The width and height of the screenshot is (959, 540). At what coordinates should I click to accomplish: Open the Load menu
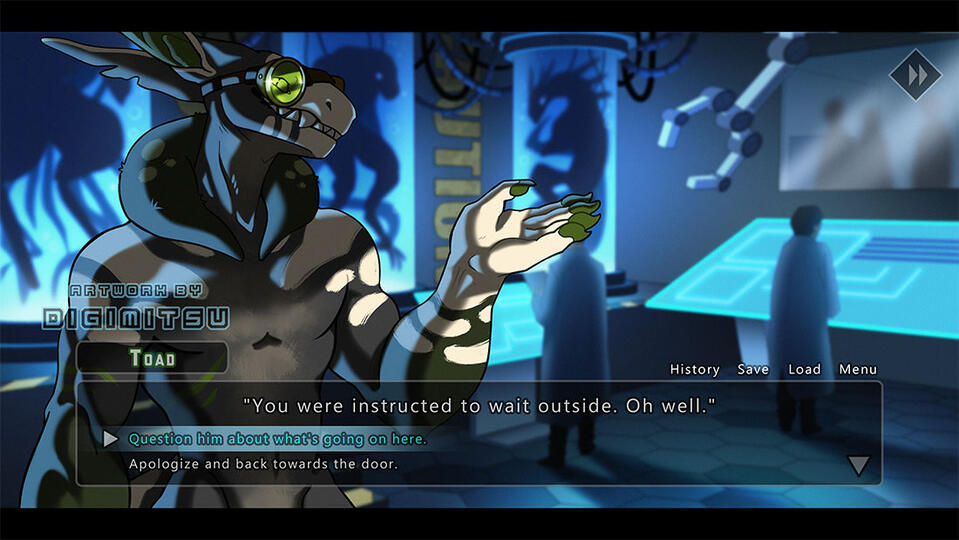tap(804, 369)
